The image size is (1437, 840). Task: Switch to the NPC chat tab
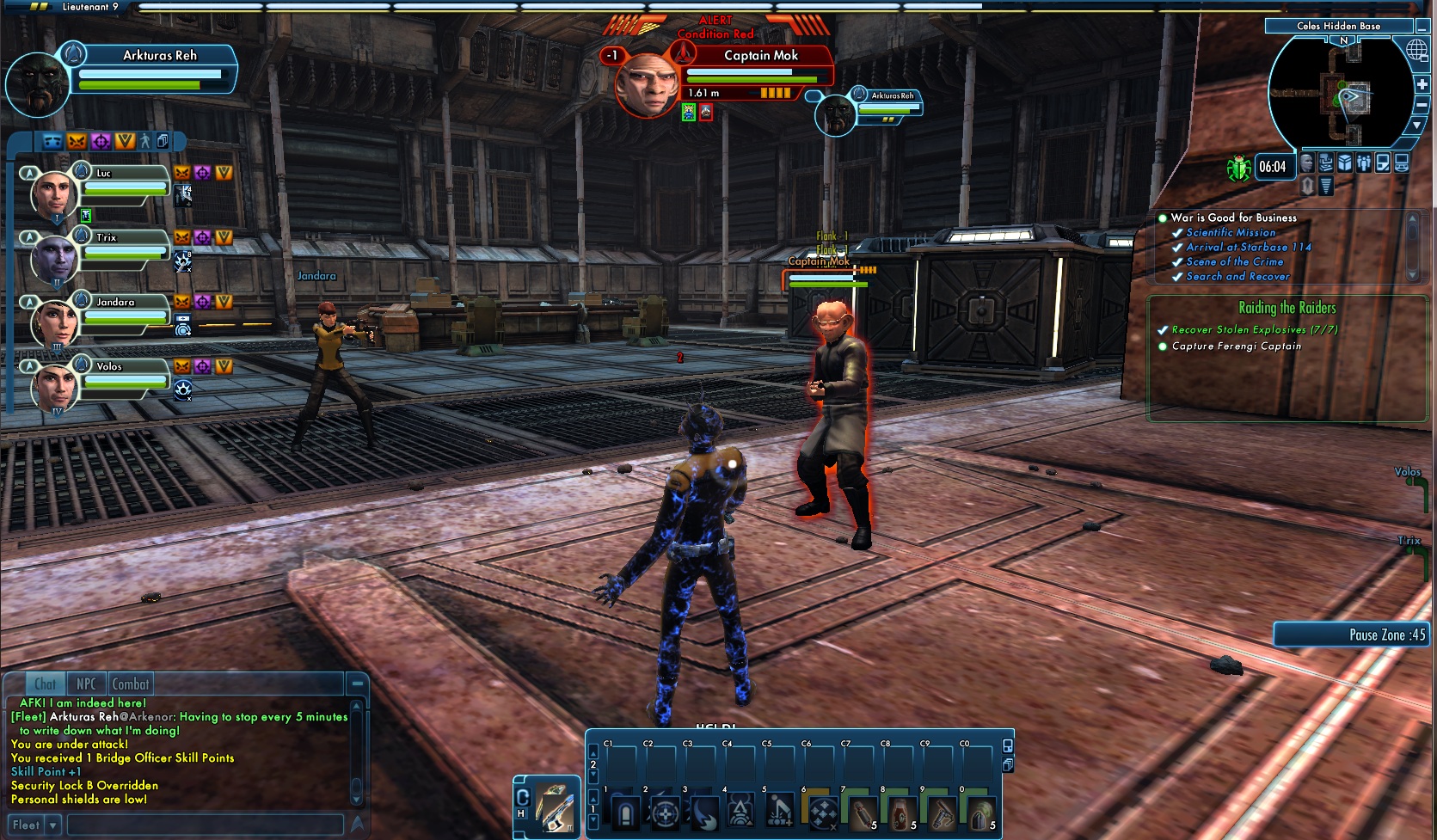86,684
